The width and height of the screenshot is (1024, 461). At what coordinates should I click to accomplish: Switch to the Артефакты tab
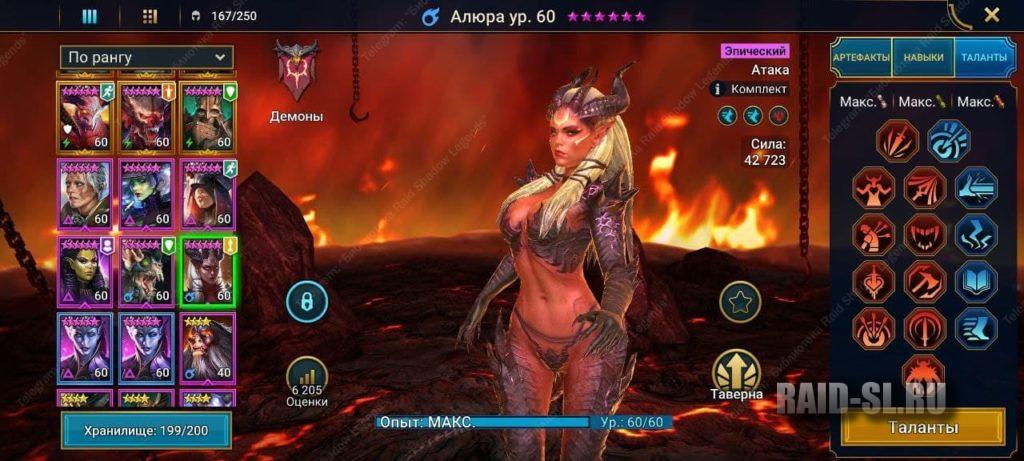[861, 57]
